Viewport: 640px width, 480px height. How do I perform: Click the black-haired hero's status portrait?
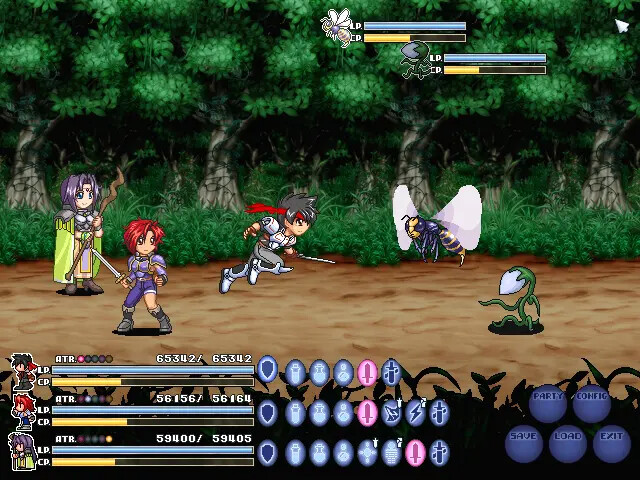point(23,371)
